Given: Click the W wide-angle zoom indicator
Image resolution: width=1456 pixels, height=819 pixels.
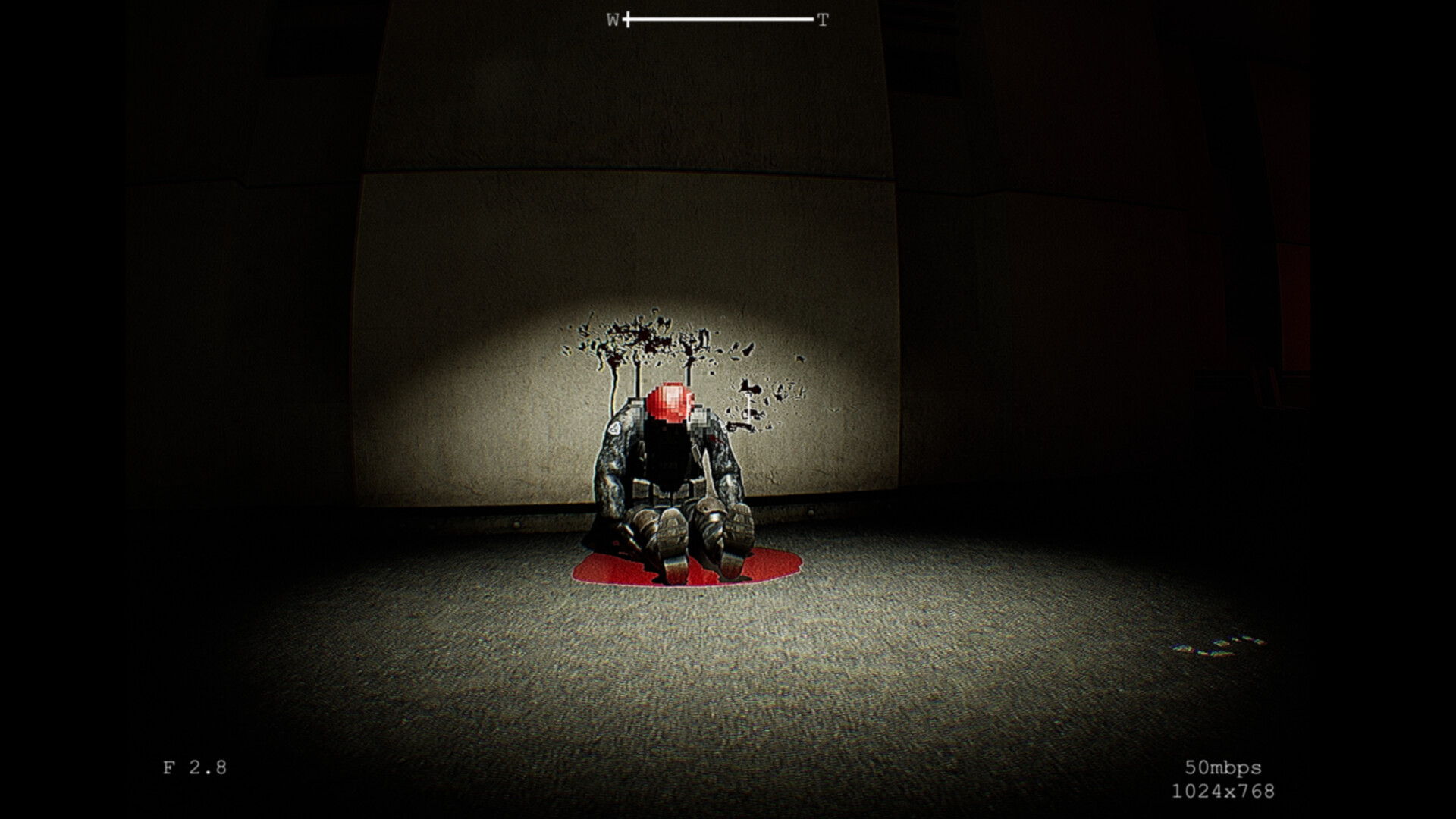Looking at the screenshot, I should [612, 19].
